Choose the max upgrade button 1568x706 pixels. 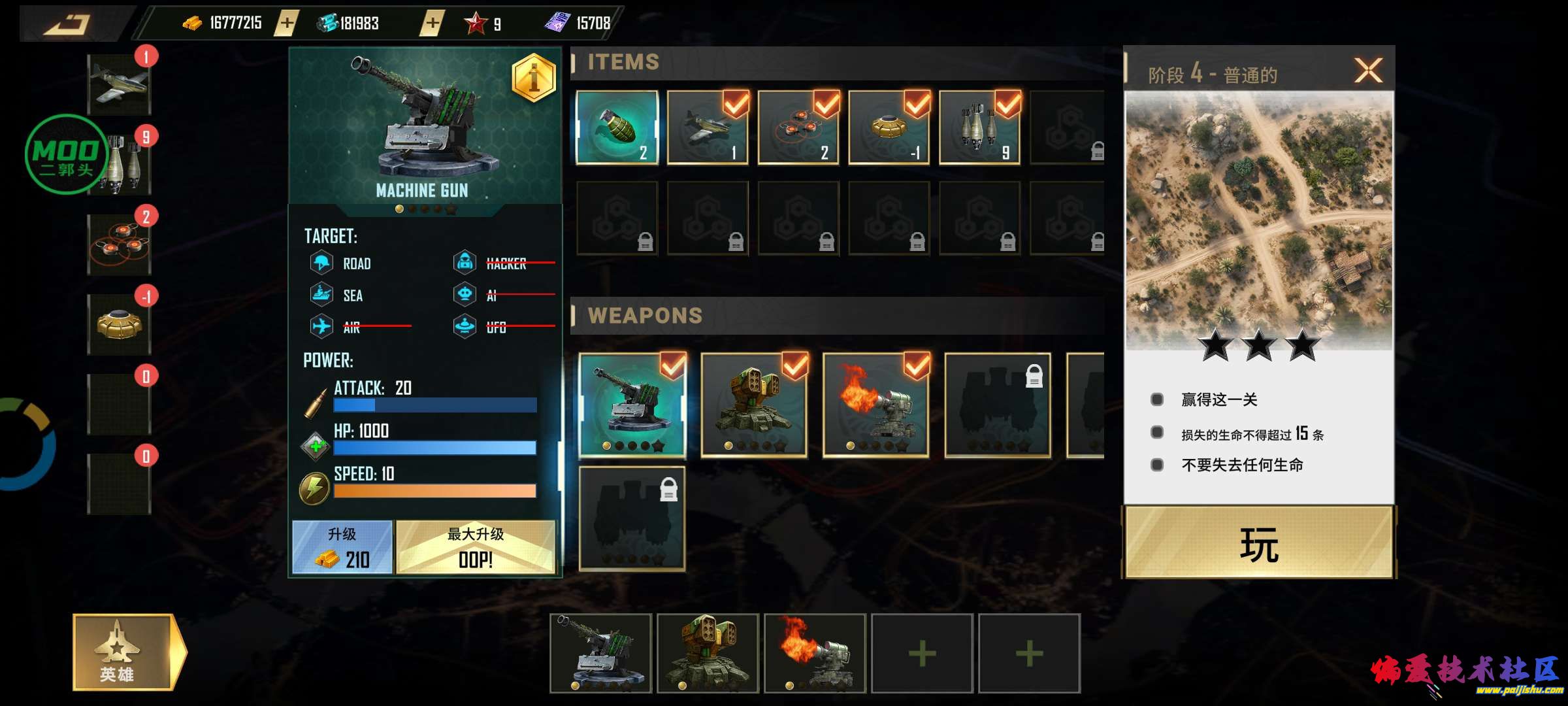point(476,548)
